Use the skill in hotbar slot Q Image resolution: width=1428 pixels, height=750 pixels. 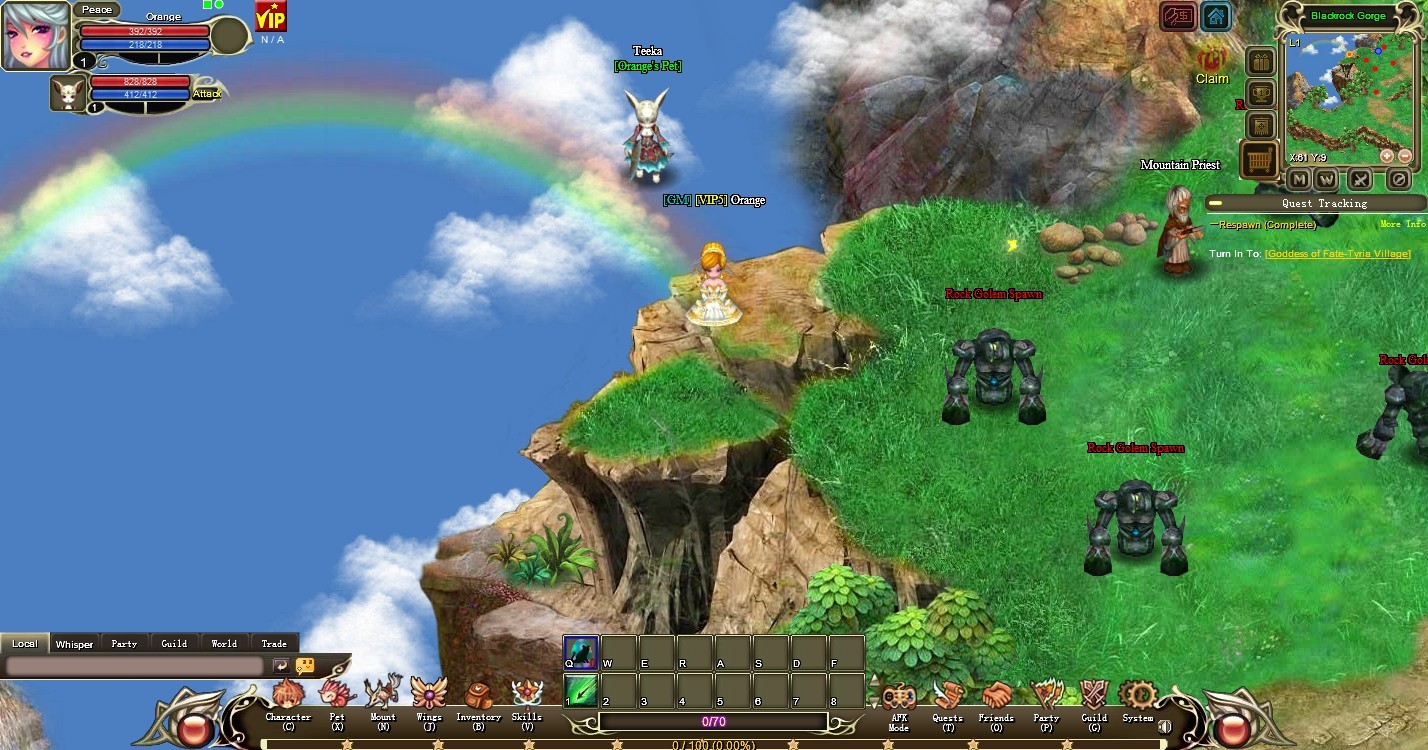[581, 652]
